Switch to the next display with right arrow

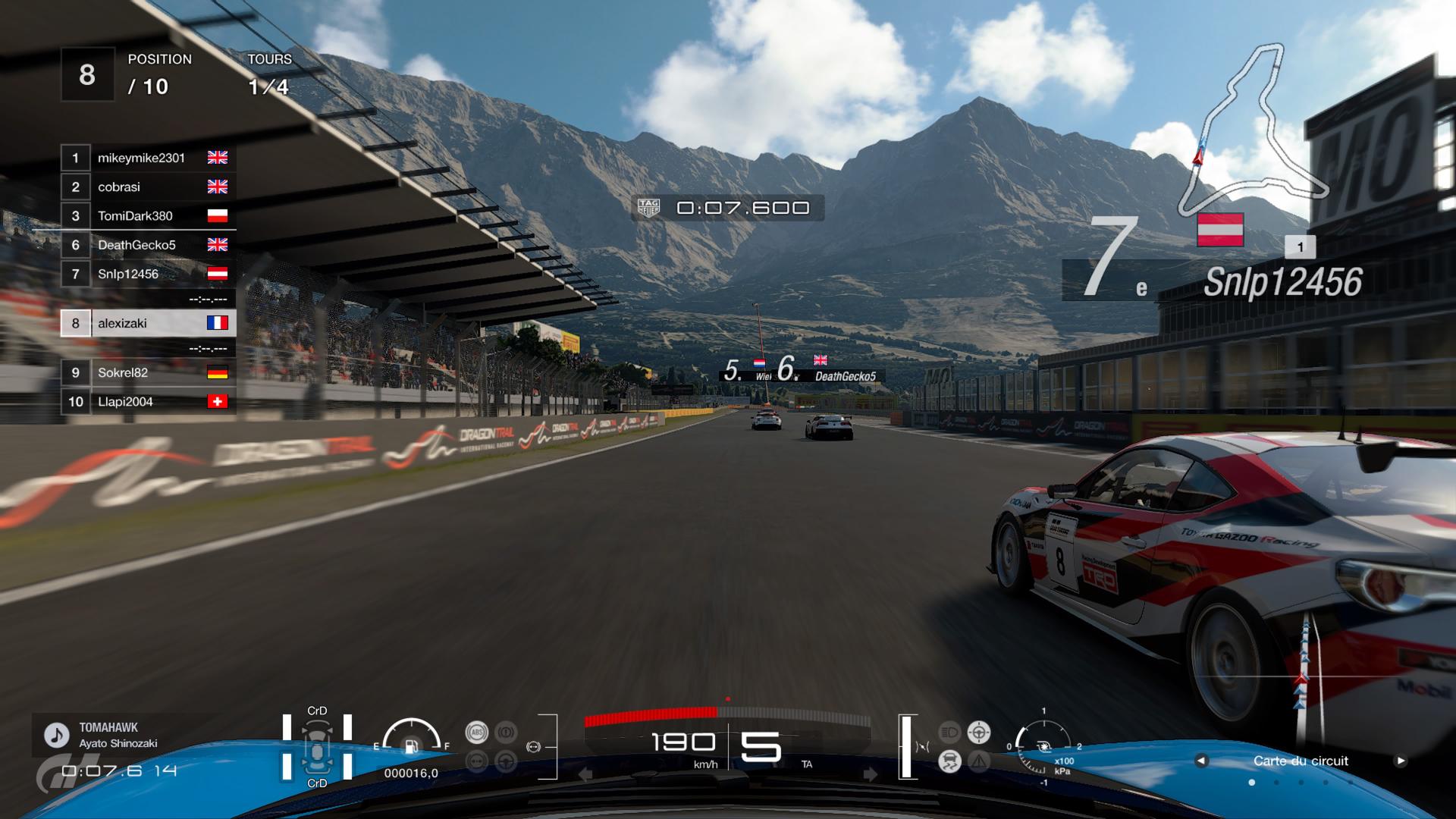[1401, 761]
